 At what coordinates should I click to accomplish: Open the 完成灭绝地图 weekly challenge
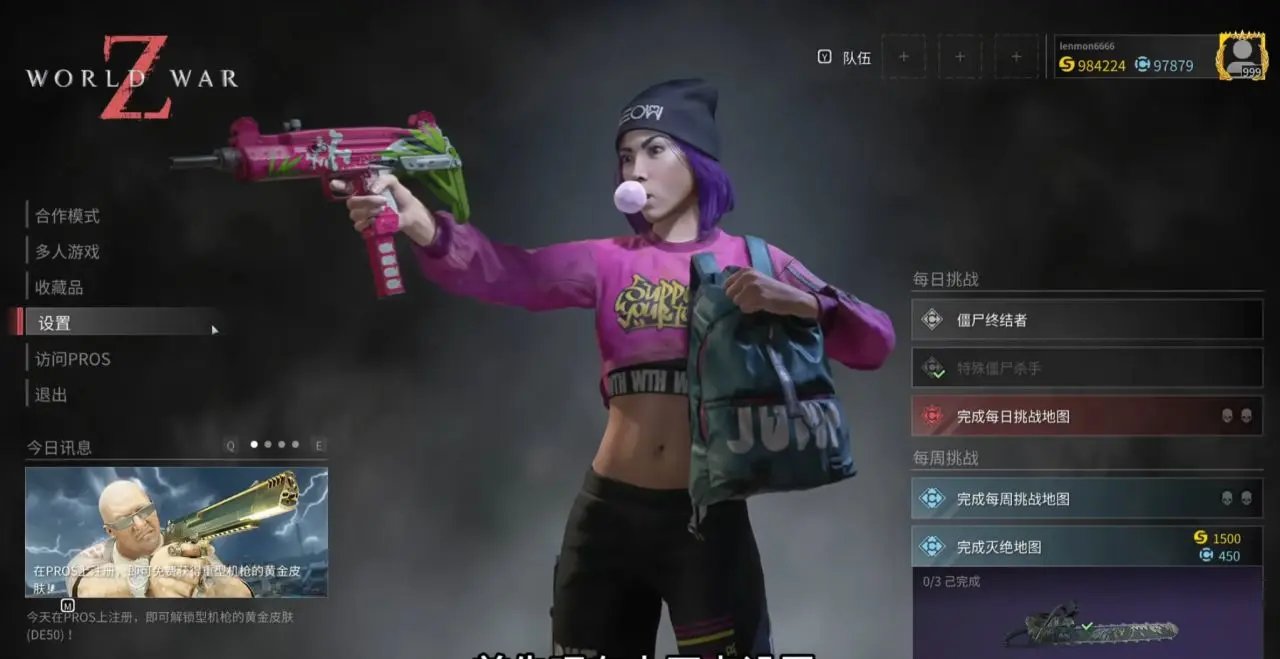tap(1087, 546)
